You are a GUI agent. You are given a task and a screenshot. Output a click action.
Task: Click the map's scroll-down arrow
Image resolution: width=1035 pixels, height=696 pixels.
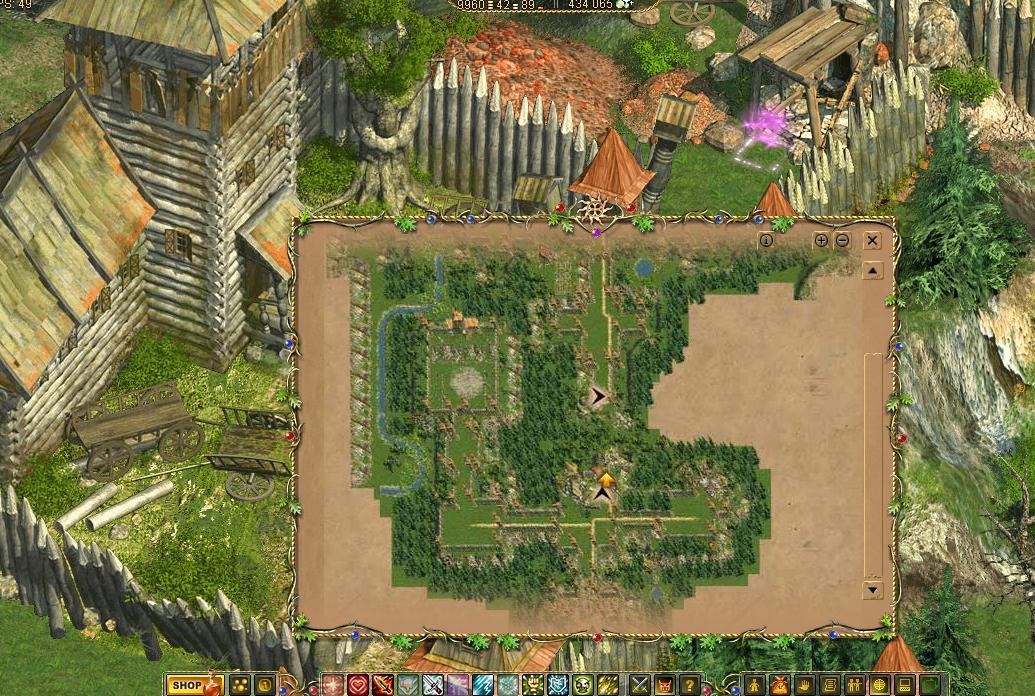[x=873, y=589]
